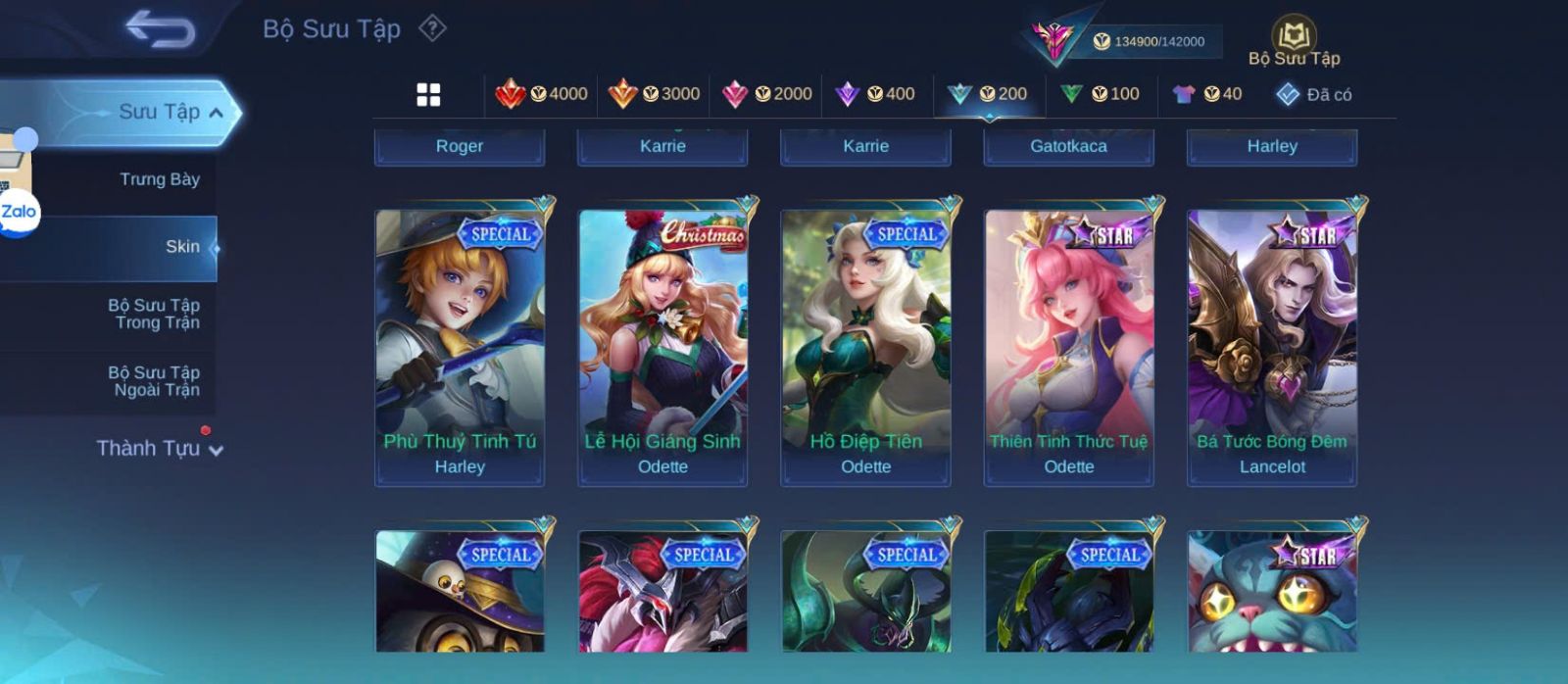
Task: Go back using the return arrow
Action: [161, 30]
